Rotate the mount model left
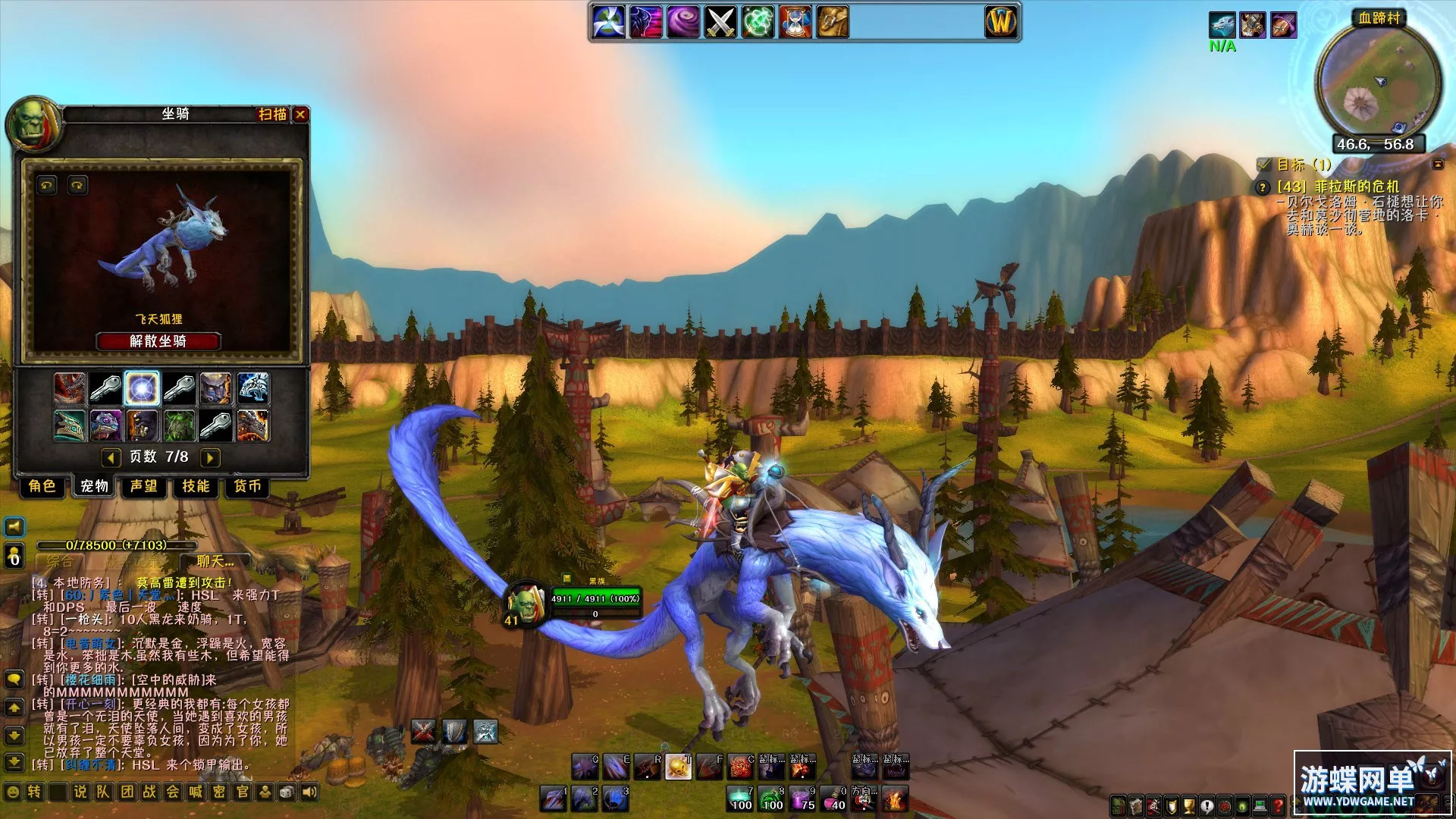The height and width of the screenshot is (819, 1456). tap(48, 185)
